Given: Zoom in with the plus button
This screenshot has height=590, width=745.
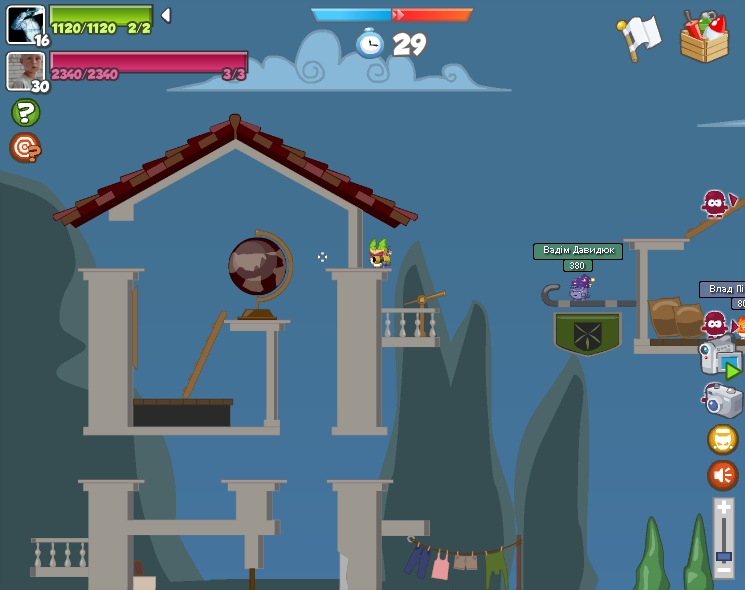Looking at the screenshot, I should point(723,508).
